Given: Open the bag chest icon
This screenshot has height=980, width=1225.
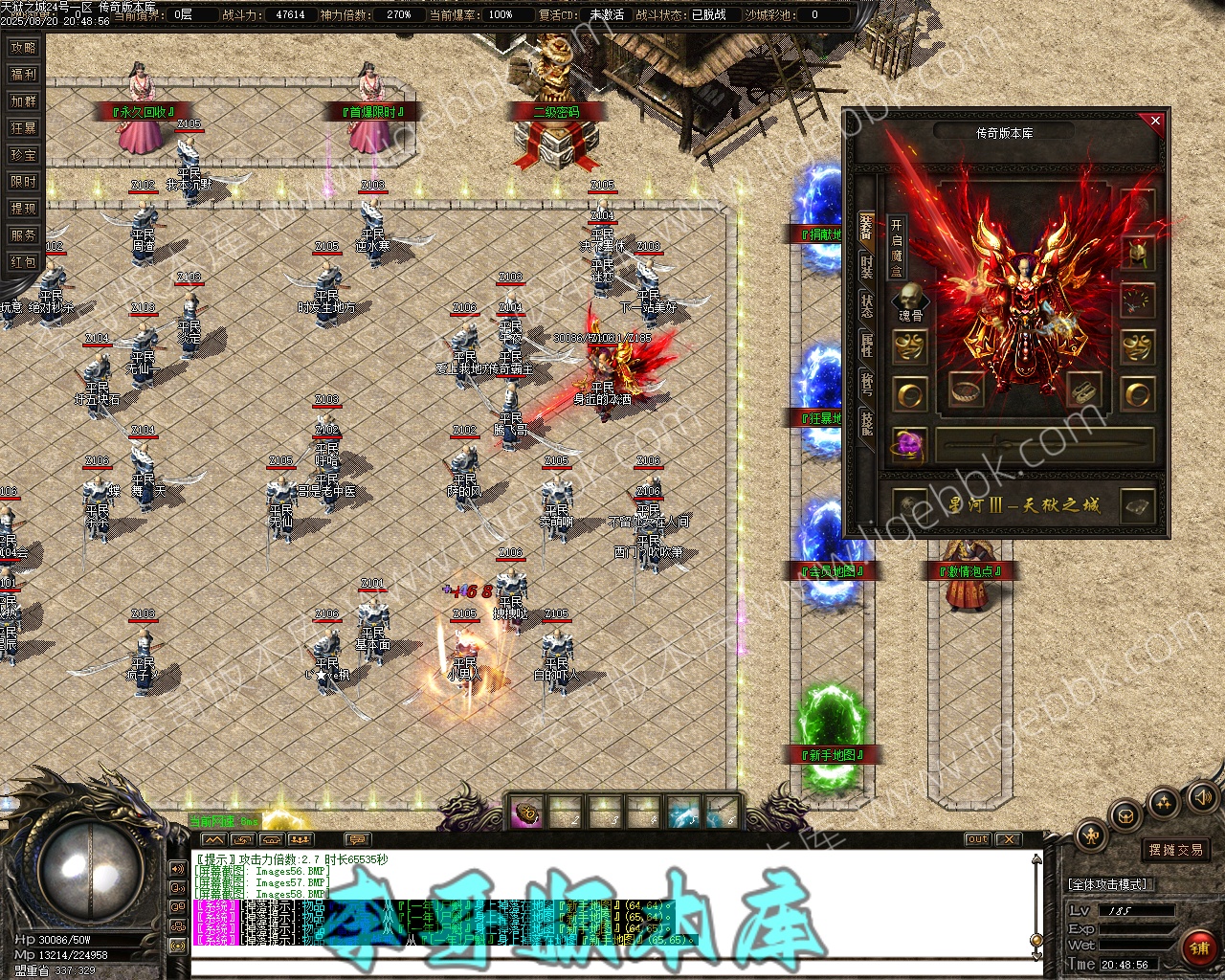Looking at the screenshot, I should click(x=1125, y=816).
